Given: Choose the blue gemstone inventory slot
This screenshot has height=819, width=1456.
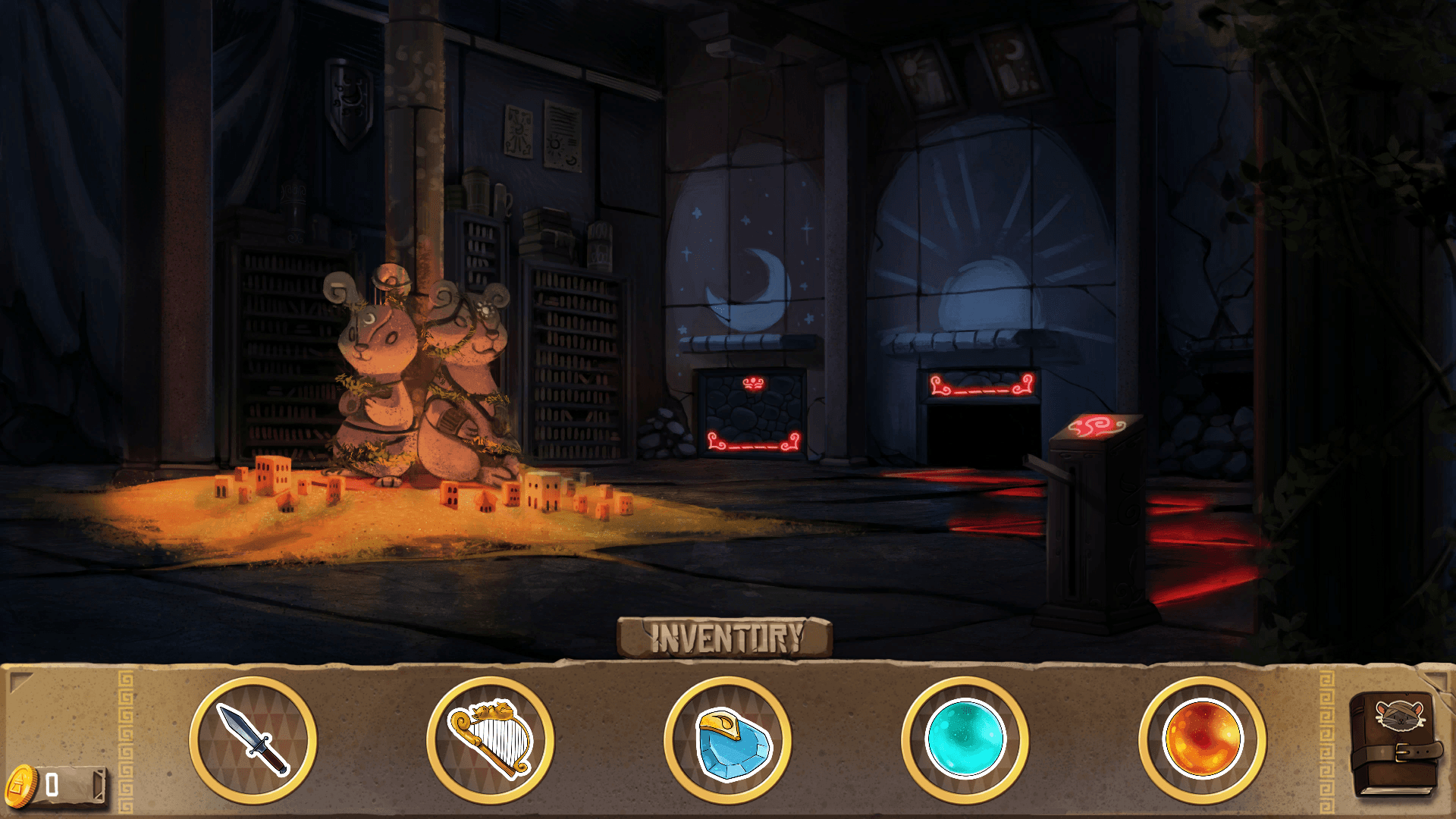Looking at the screenshot, I should pos(728,741).
